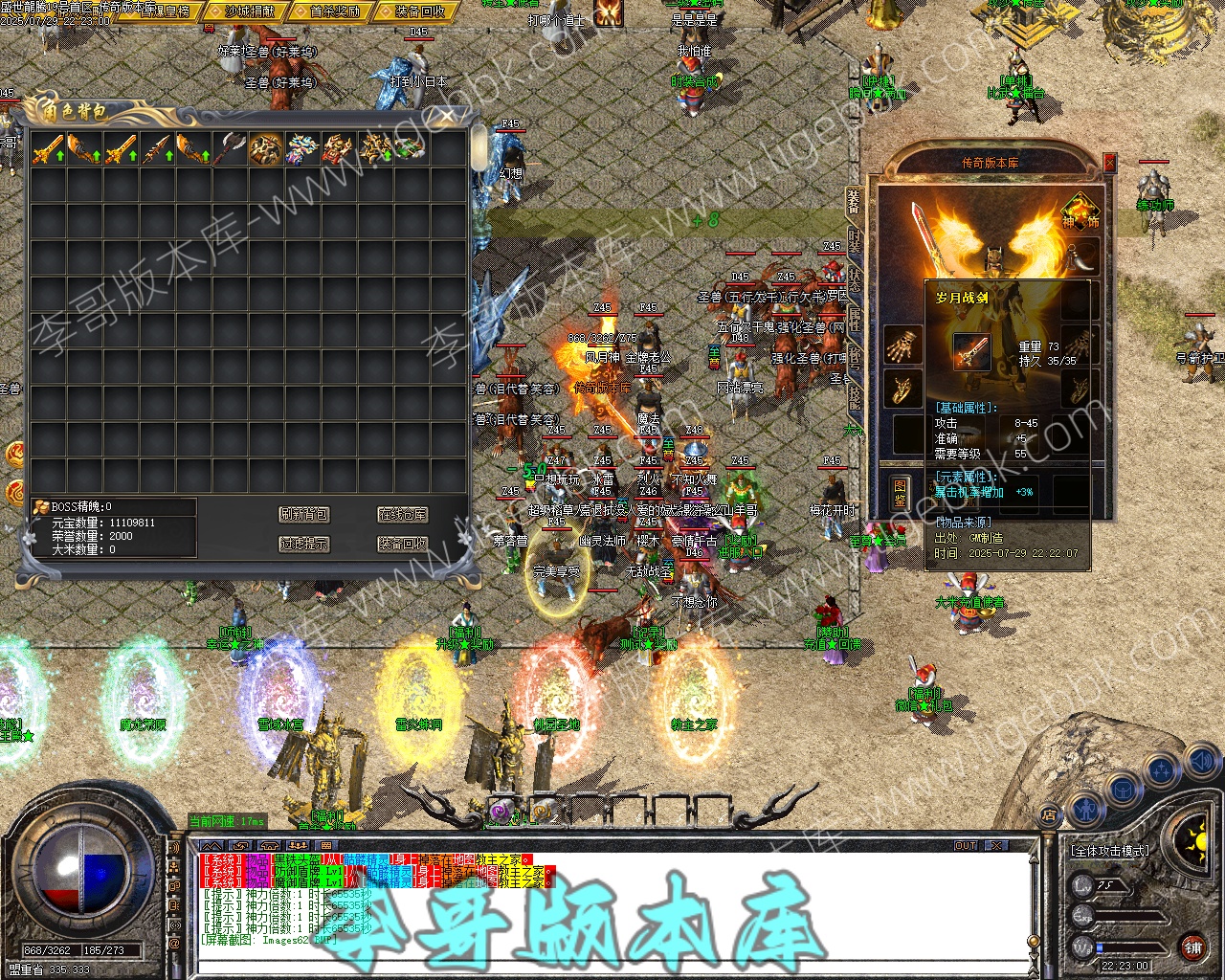Select the first golden sword in the bag
Viewport: 1225px width, 980px height.
47,149
